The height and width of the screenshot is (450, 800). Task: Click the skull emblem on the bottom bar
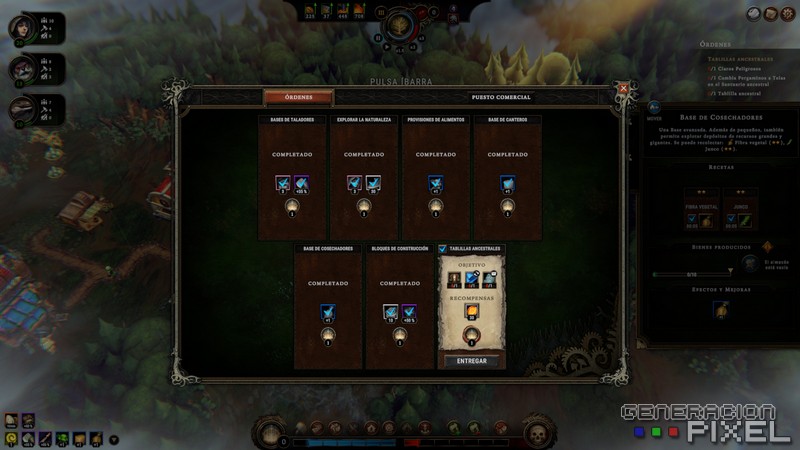pos(538,433)
